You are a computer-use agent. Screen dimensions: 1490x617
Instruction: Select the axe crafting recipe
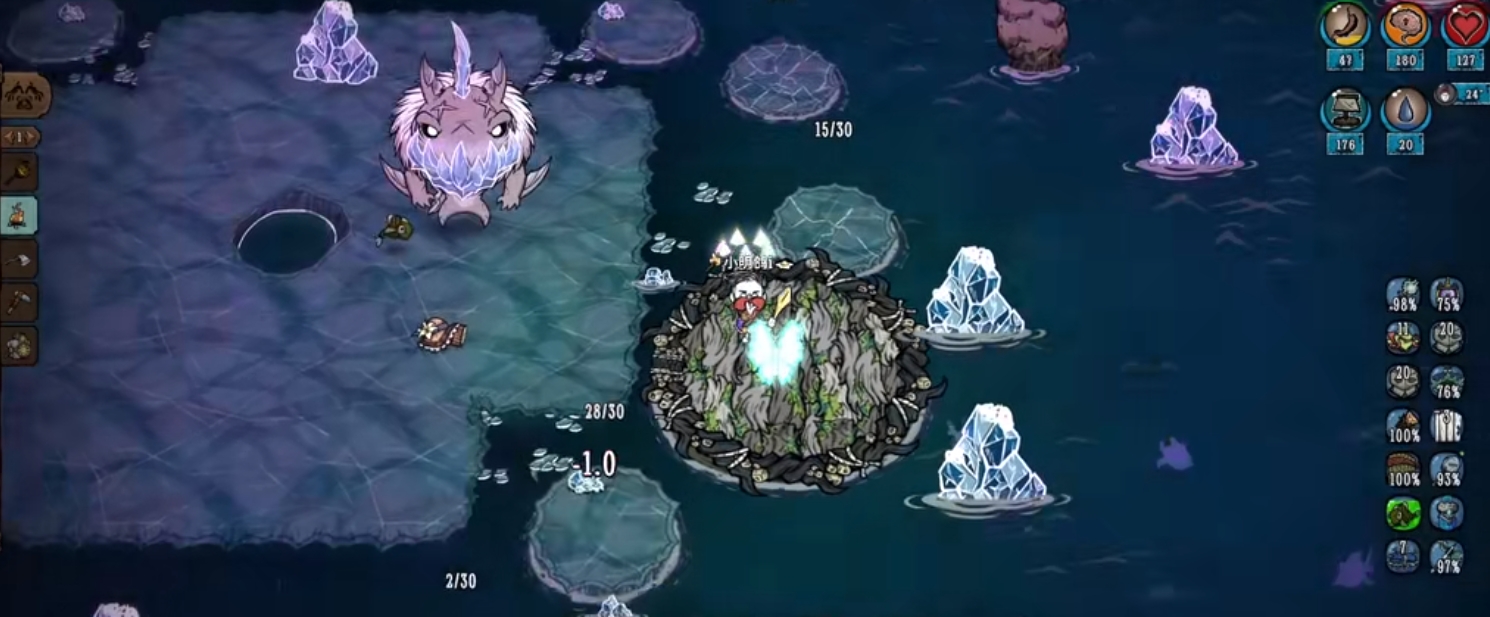[x=19, y=259]
